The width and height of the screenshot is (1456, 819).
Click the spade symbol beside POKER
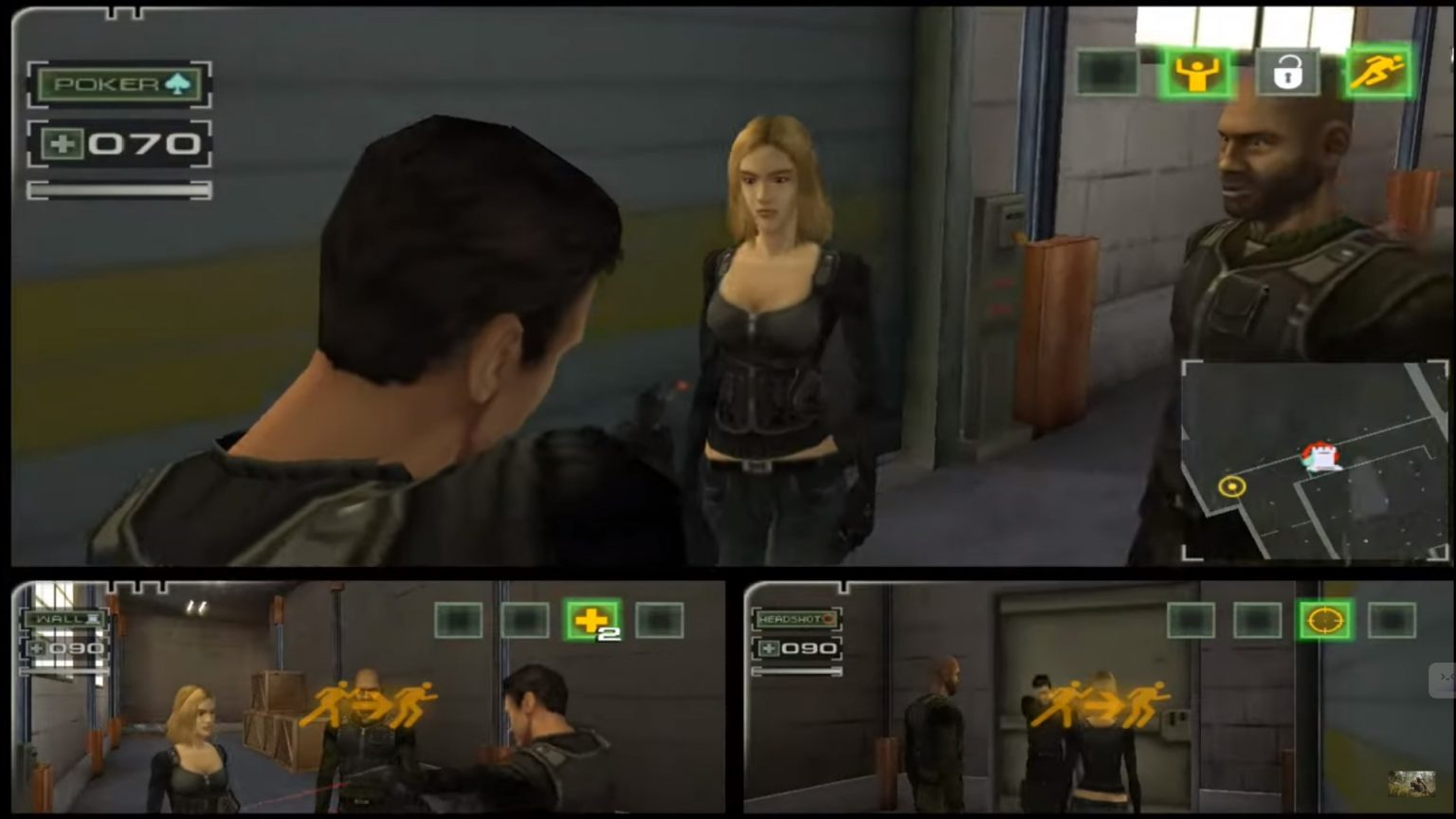(175, 83)
